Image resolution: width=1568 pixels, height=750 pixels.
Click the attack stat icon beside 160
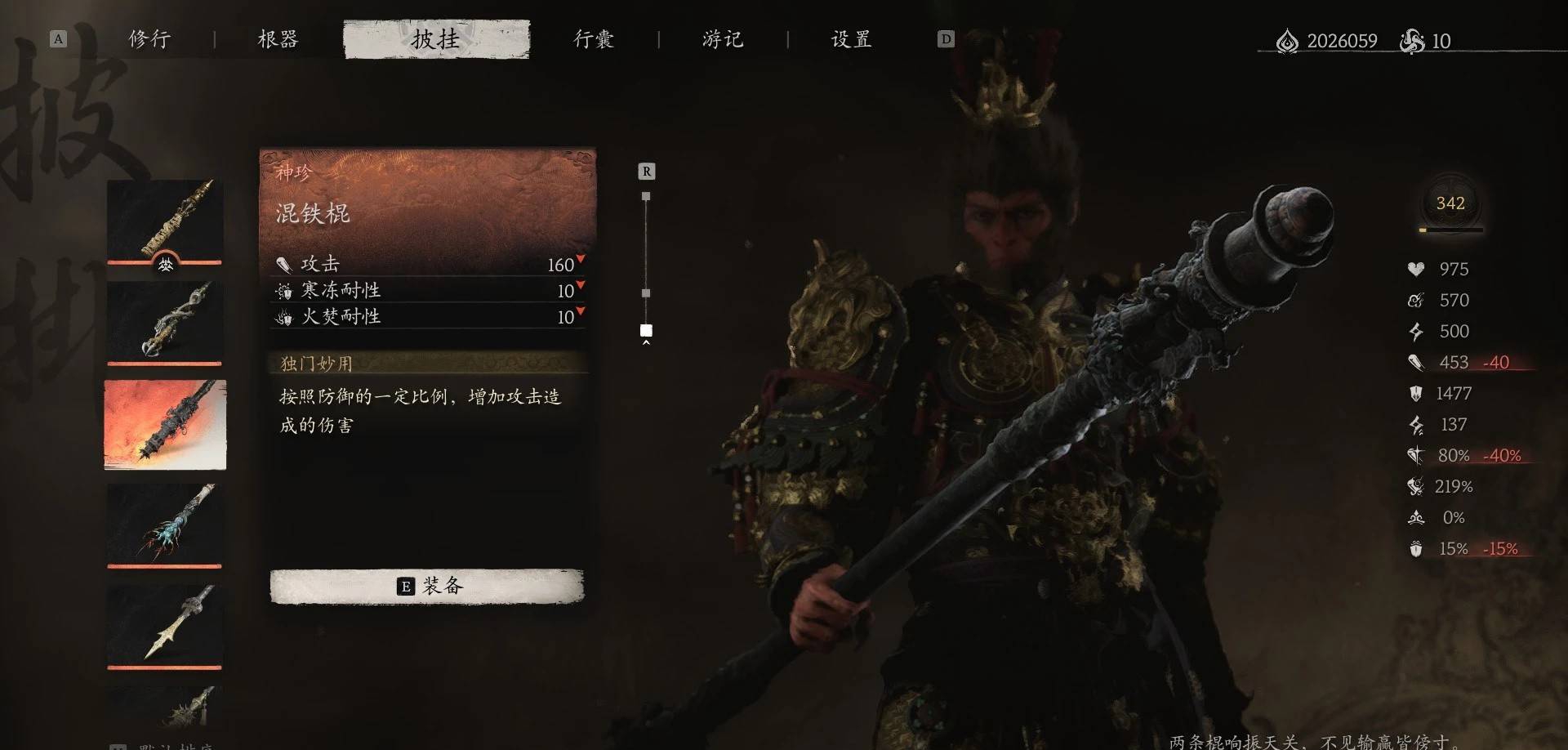(x=283, y=263)
